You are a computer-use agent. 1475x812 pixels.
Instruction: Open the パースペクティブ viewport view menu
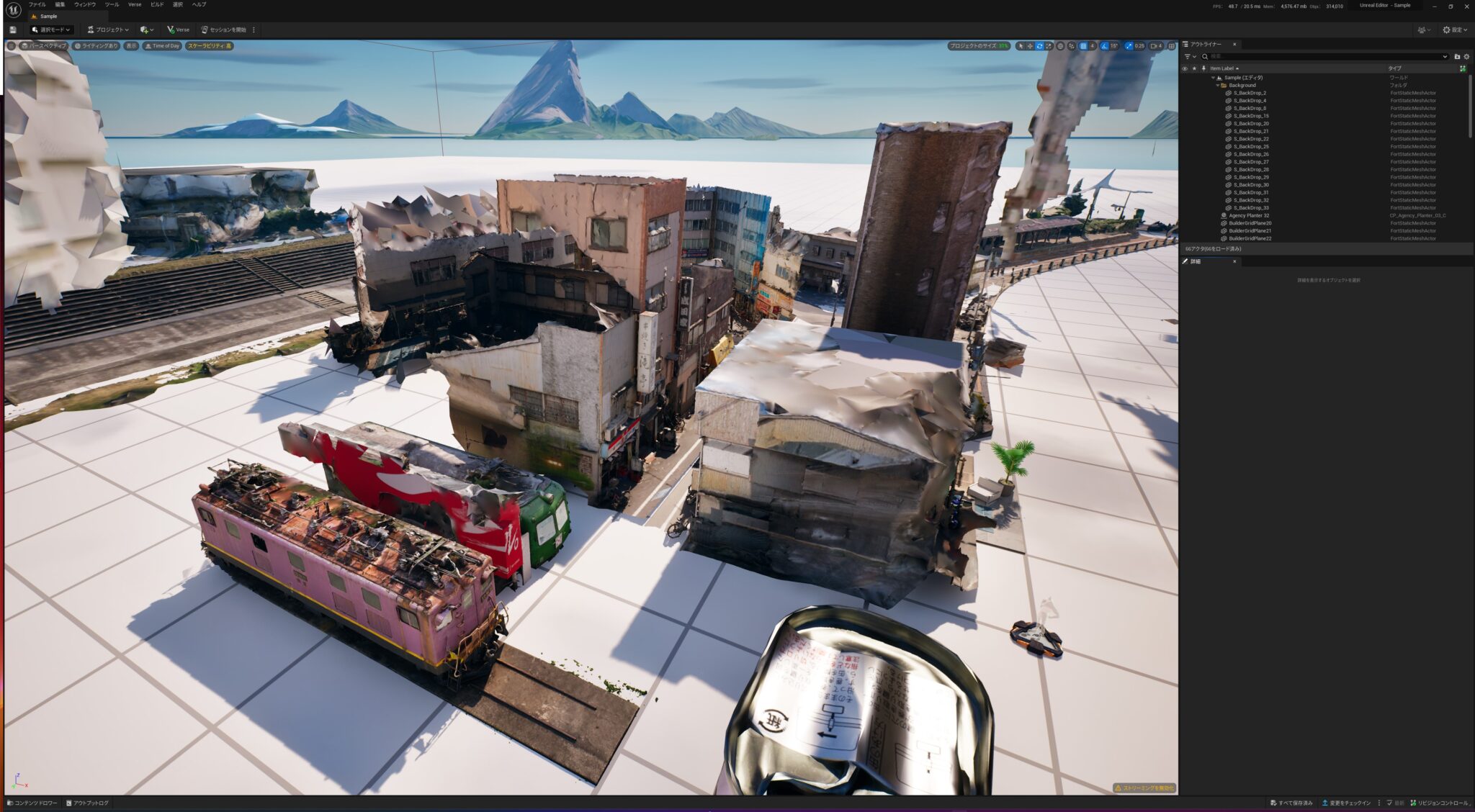coord(44,46)
